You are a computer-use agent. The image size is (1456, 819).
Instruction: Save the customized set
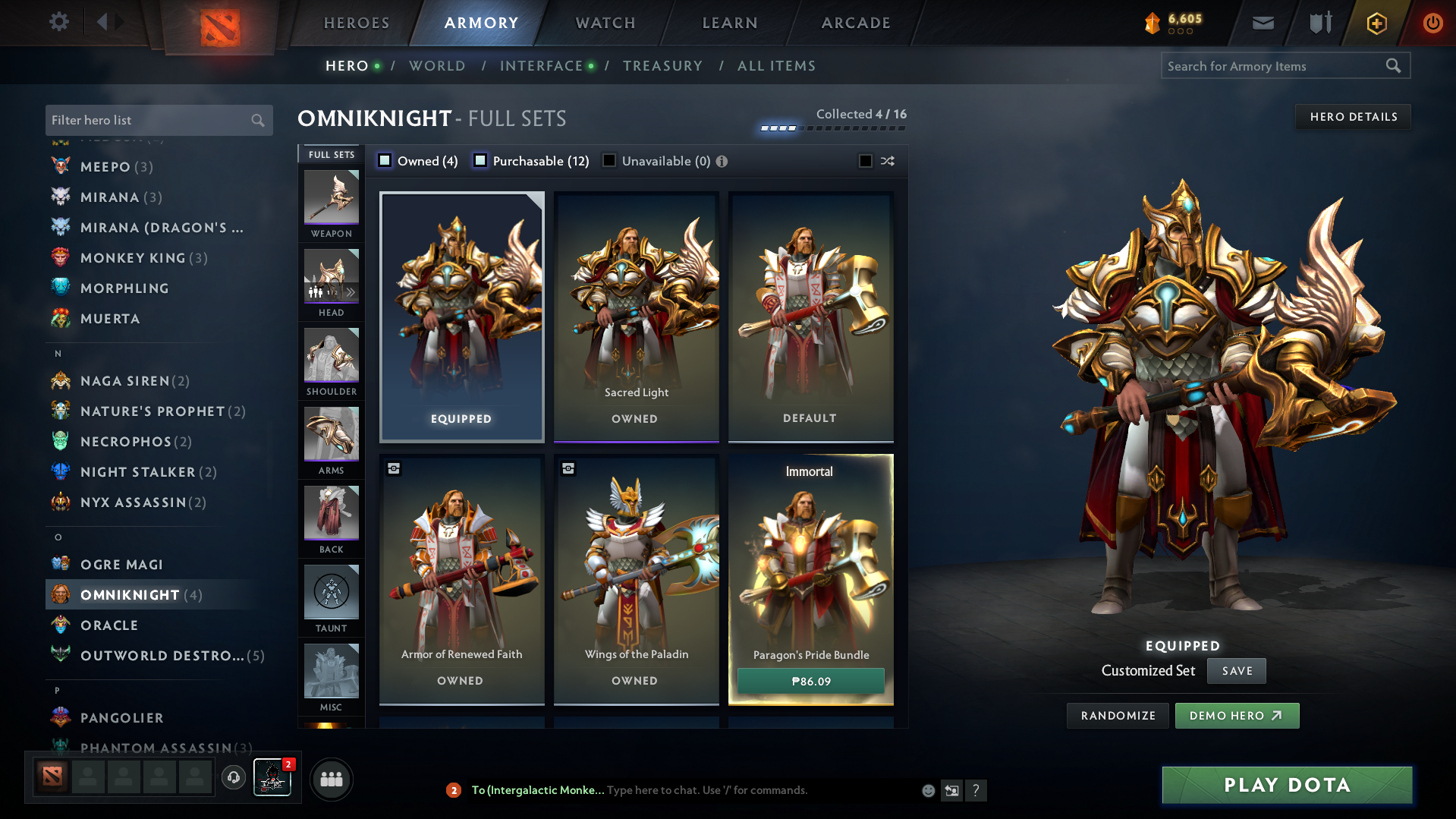1237,671
